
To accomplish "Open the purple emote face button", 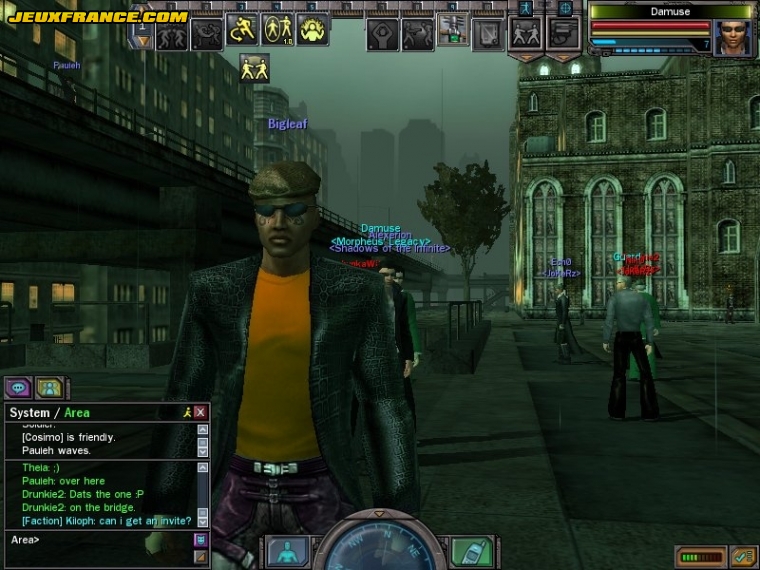I will [x=200, y=540].
